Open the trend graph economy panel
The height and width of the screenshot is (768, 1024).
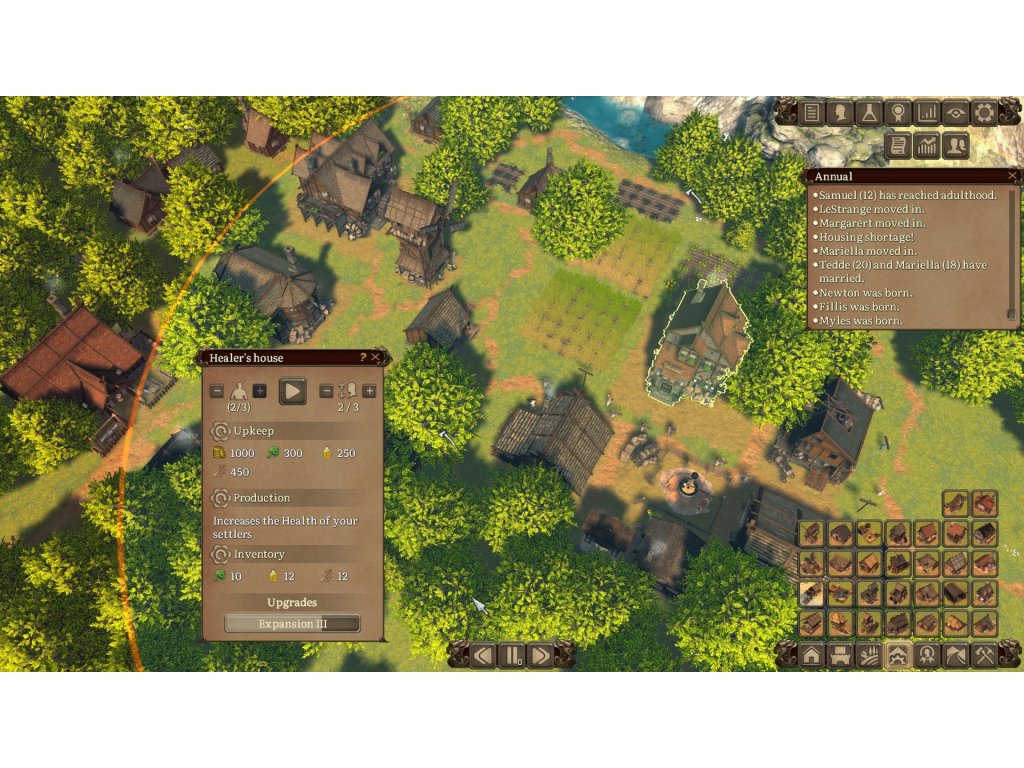(927, 146)
